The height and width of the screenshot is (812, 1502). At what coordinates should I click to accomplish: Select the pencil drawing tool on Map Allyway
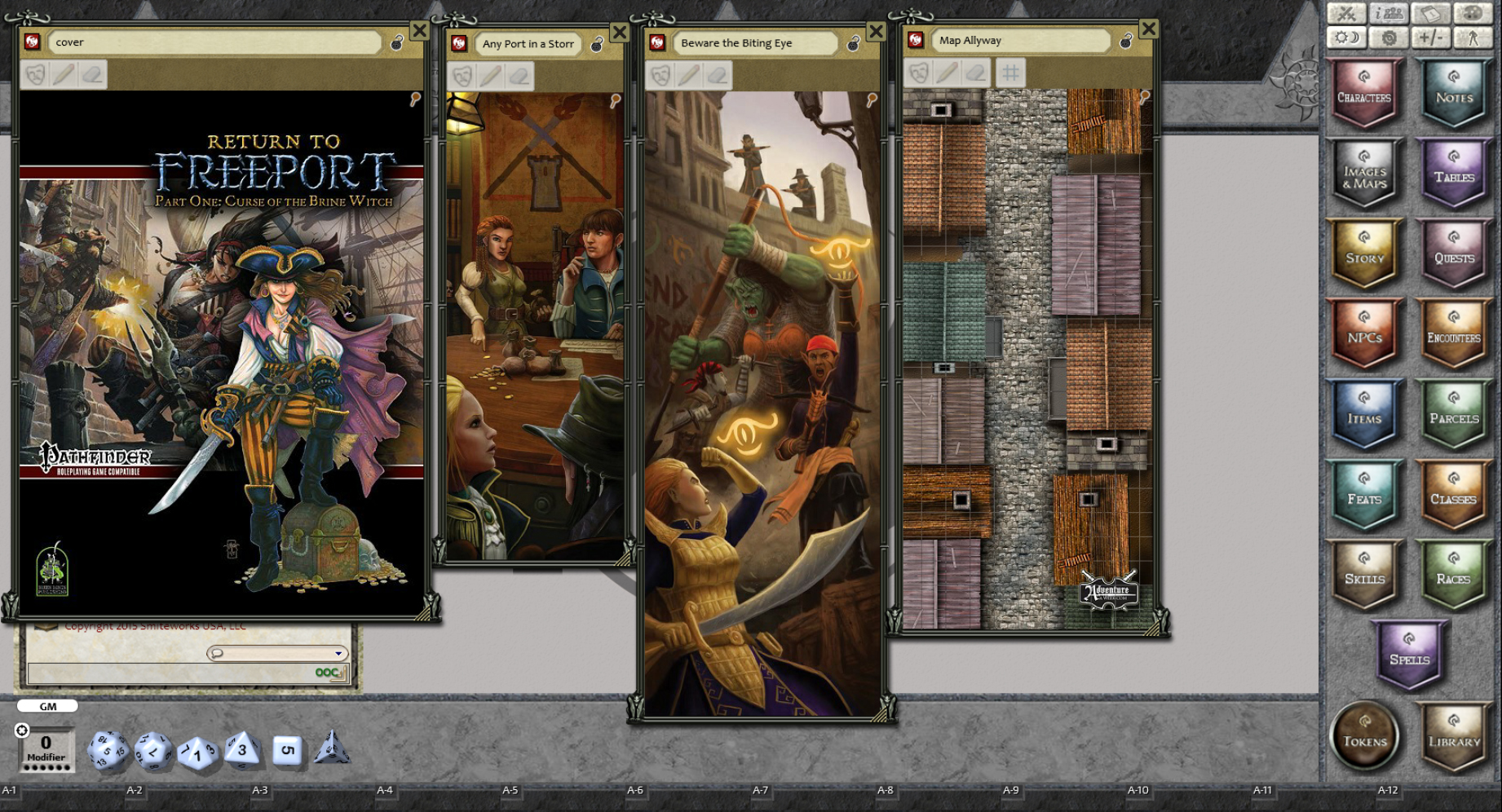pos(946,73)
